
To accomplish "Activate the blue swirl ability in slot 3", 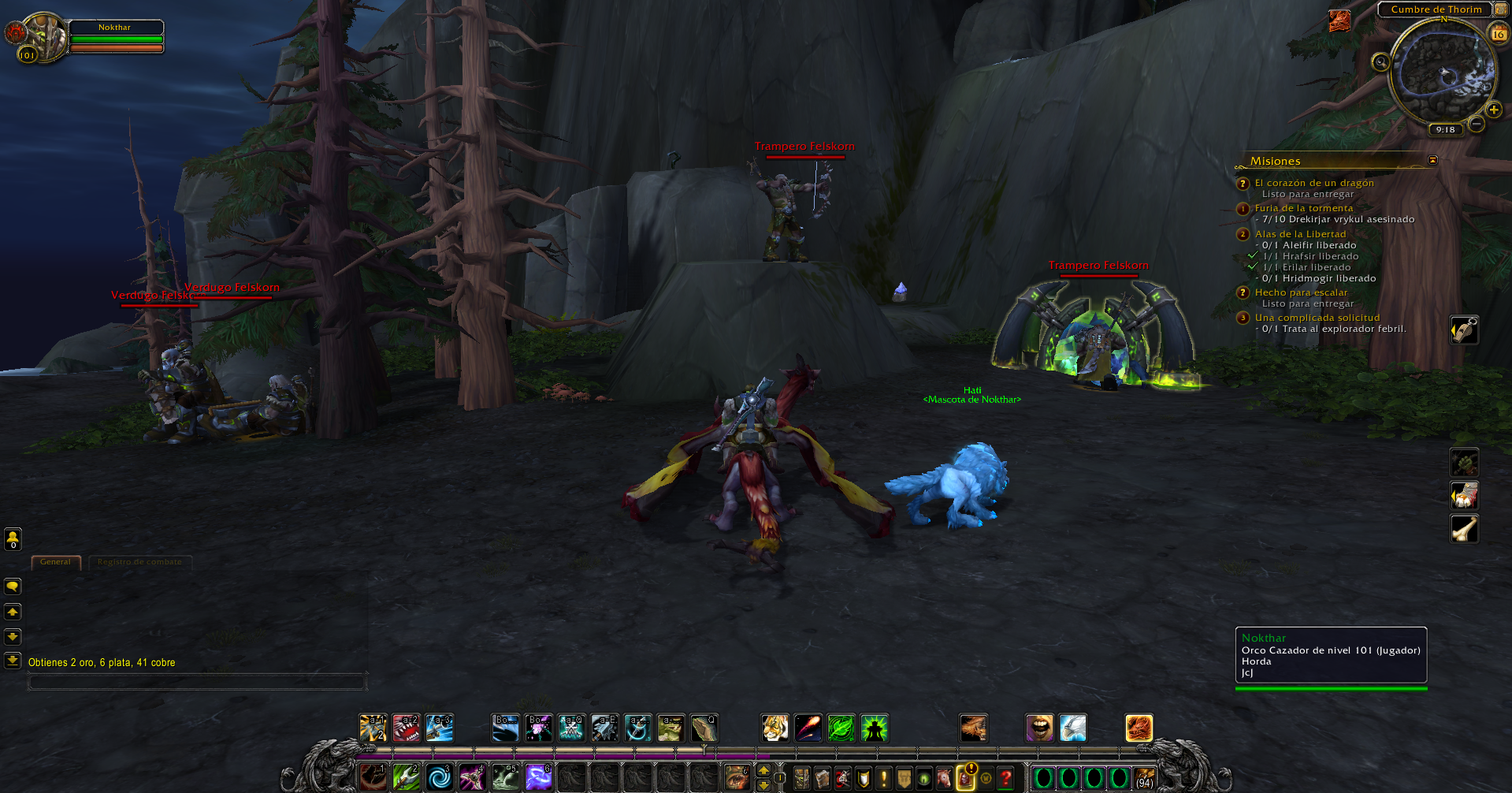I will (x=440, y=777).
